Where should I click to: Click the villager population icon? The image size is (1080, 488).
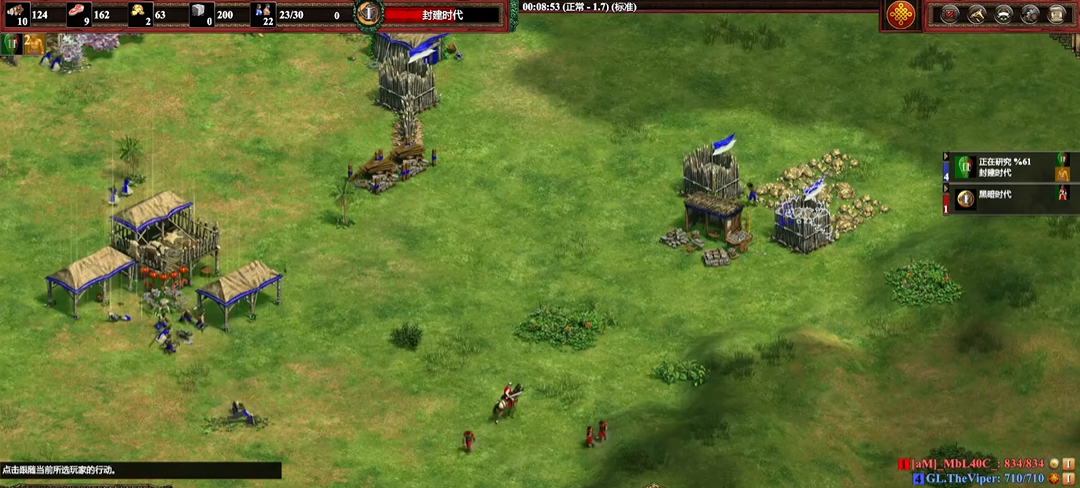tap(263, 13)
